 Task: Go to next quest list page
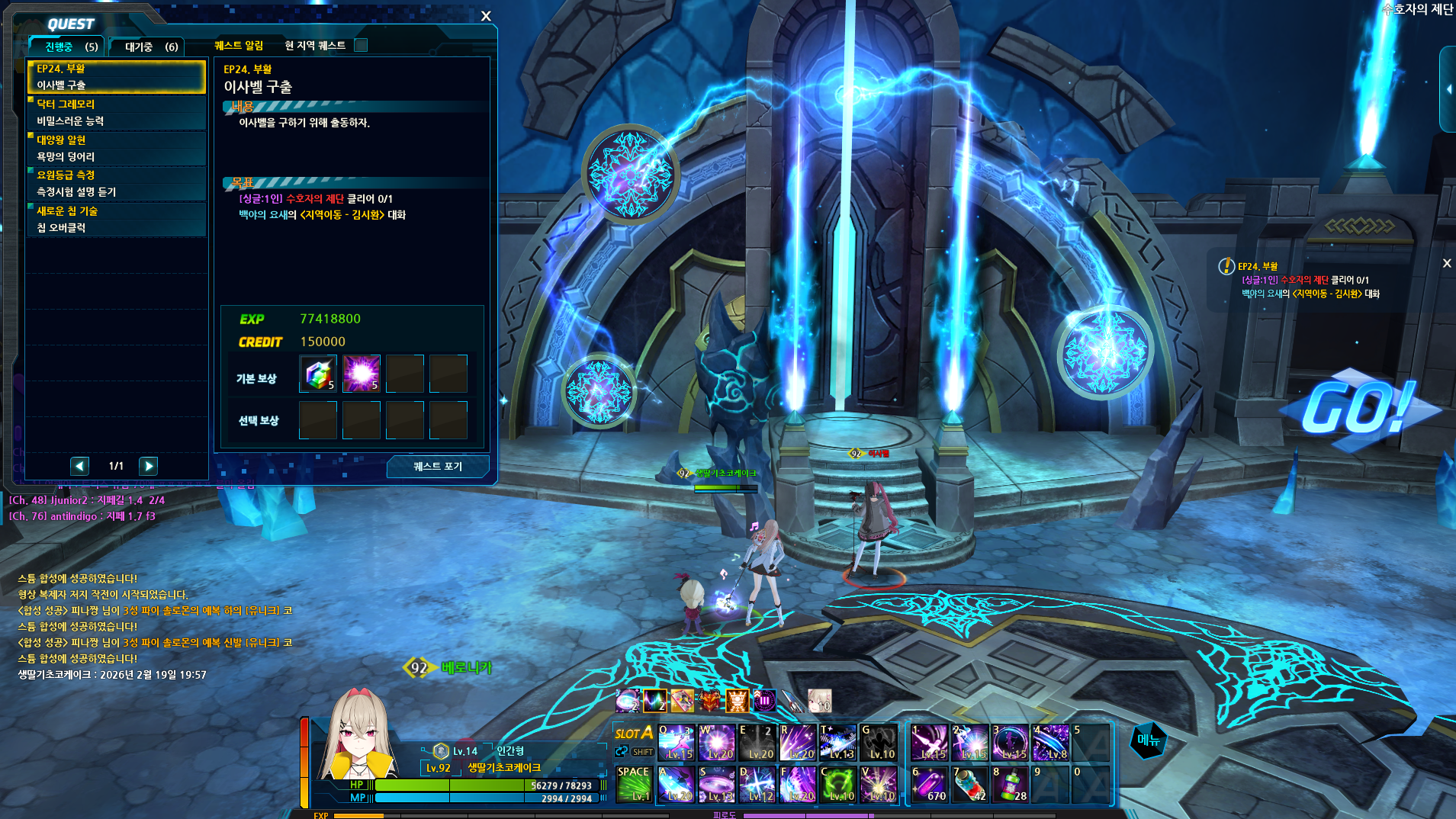(149, 466)
